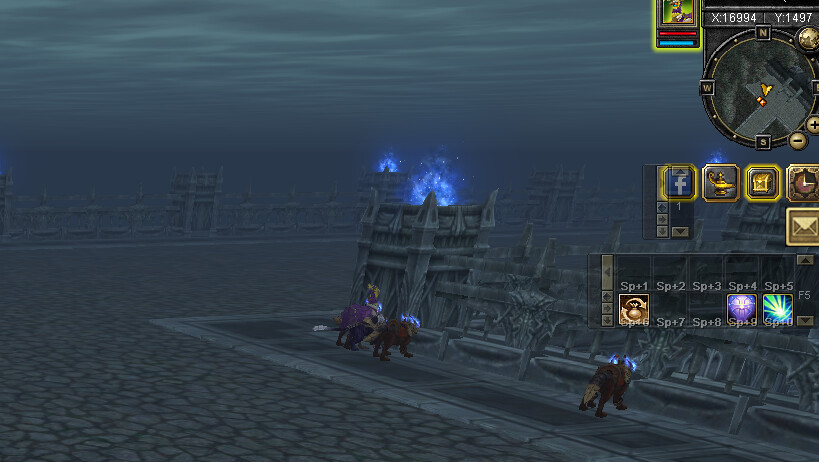Activate the purple mask skill
819x462 pixels.
741,309
